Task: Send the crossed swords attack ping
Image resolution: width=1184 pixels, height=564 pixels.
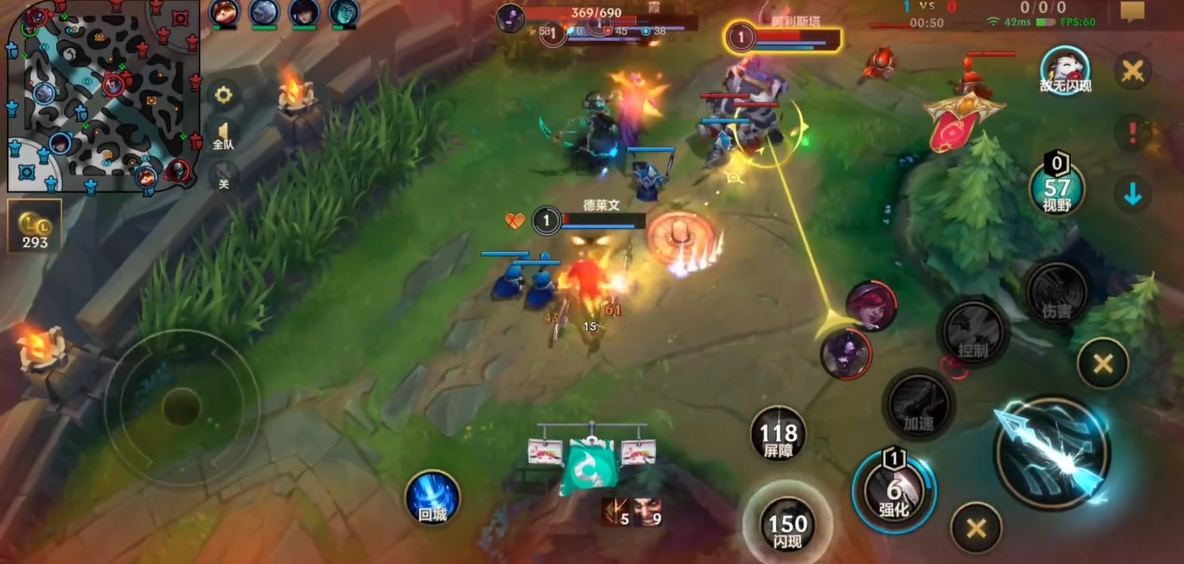Action: 1133,71
